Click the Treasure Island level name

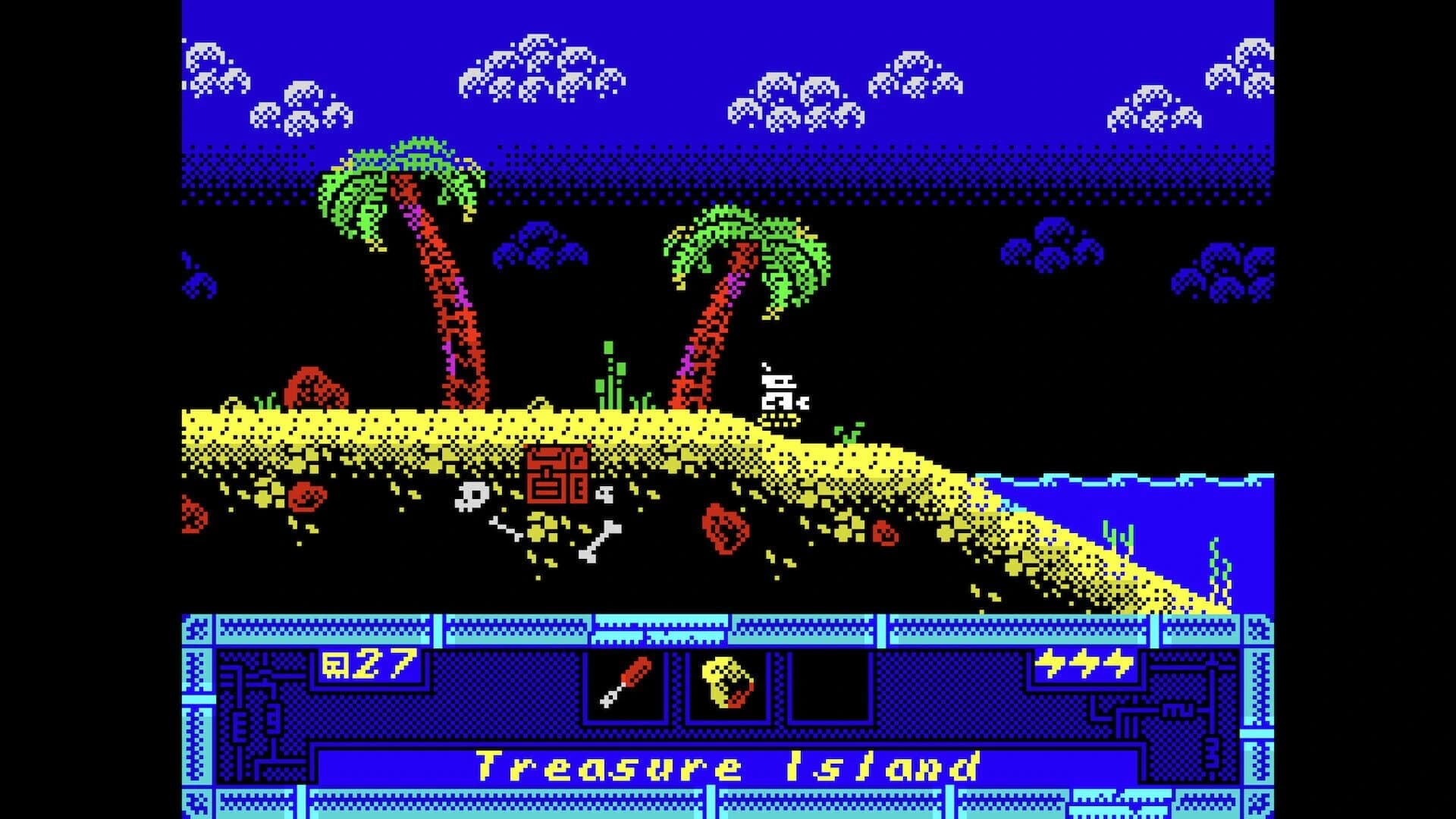728,767
